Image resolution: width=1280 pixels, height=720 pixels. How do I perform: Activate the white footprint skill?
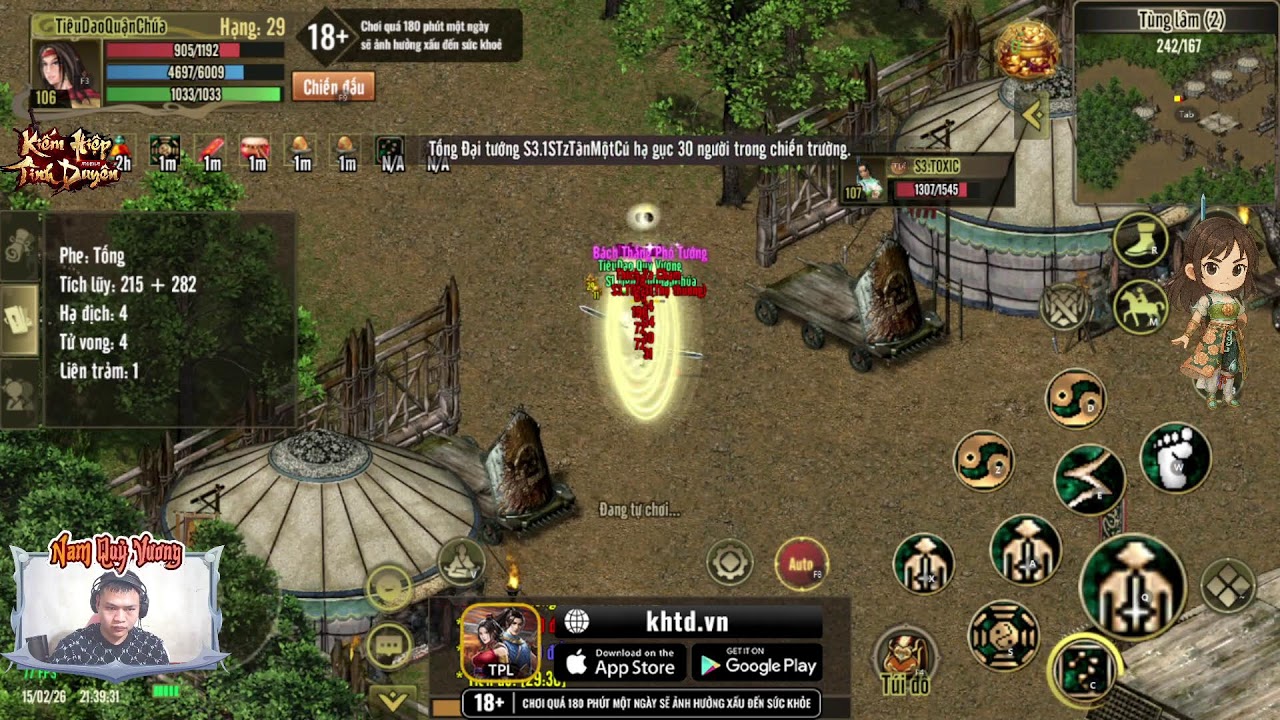[1175, 458]
